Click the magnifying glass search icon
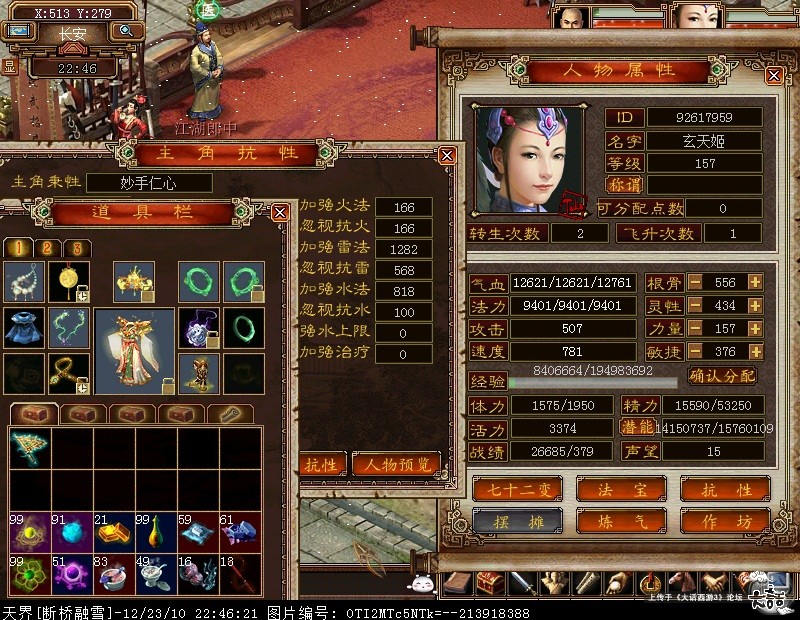Screen dimensions: 800x620 point(126,30)
